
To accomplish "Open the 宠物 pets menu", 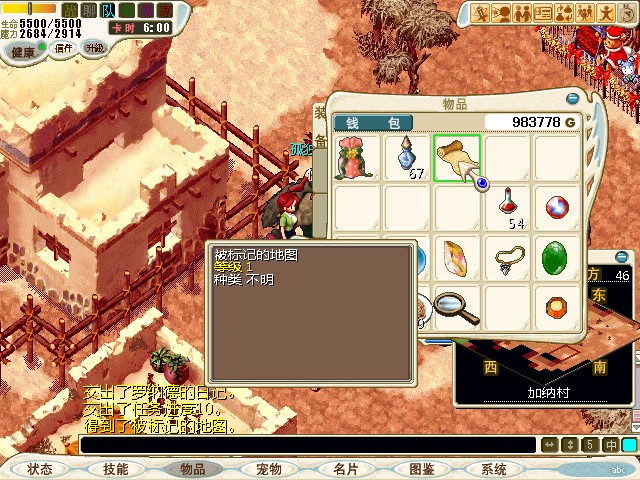I will click(268, 469).
